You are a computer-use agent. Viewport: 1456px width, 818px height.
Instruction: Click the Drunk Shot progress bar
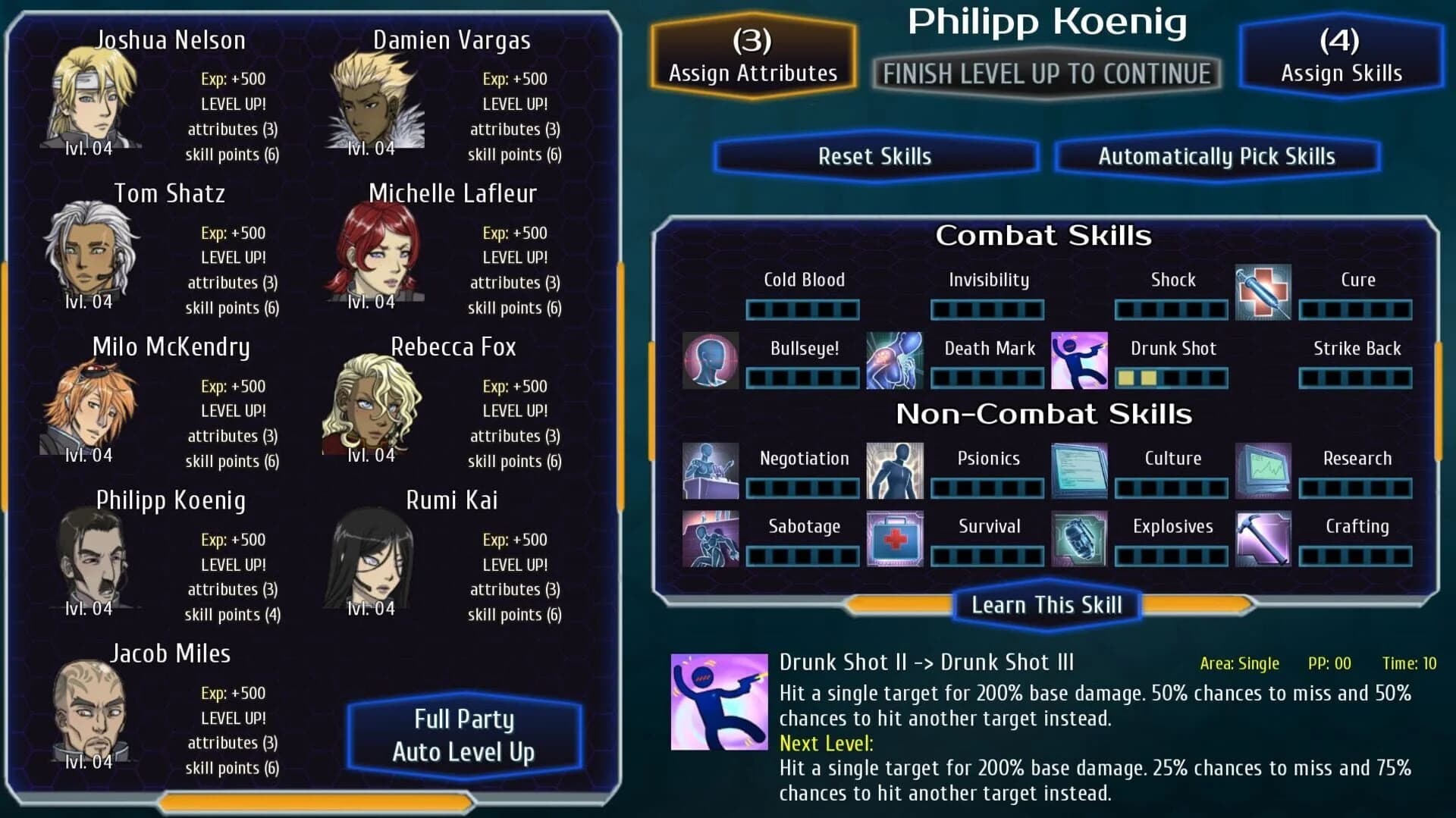(1171, 378)
